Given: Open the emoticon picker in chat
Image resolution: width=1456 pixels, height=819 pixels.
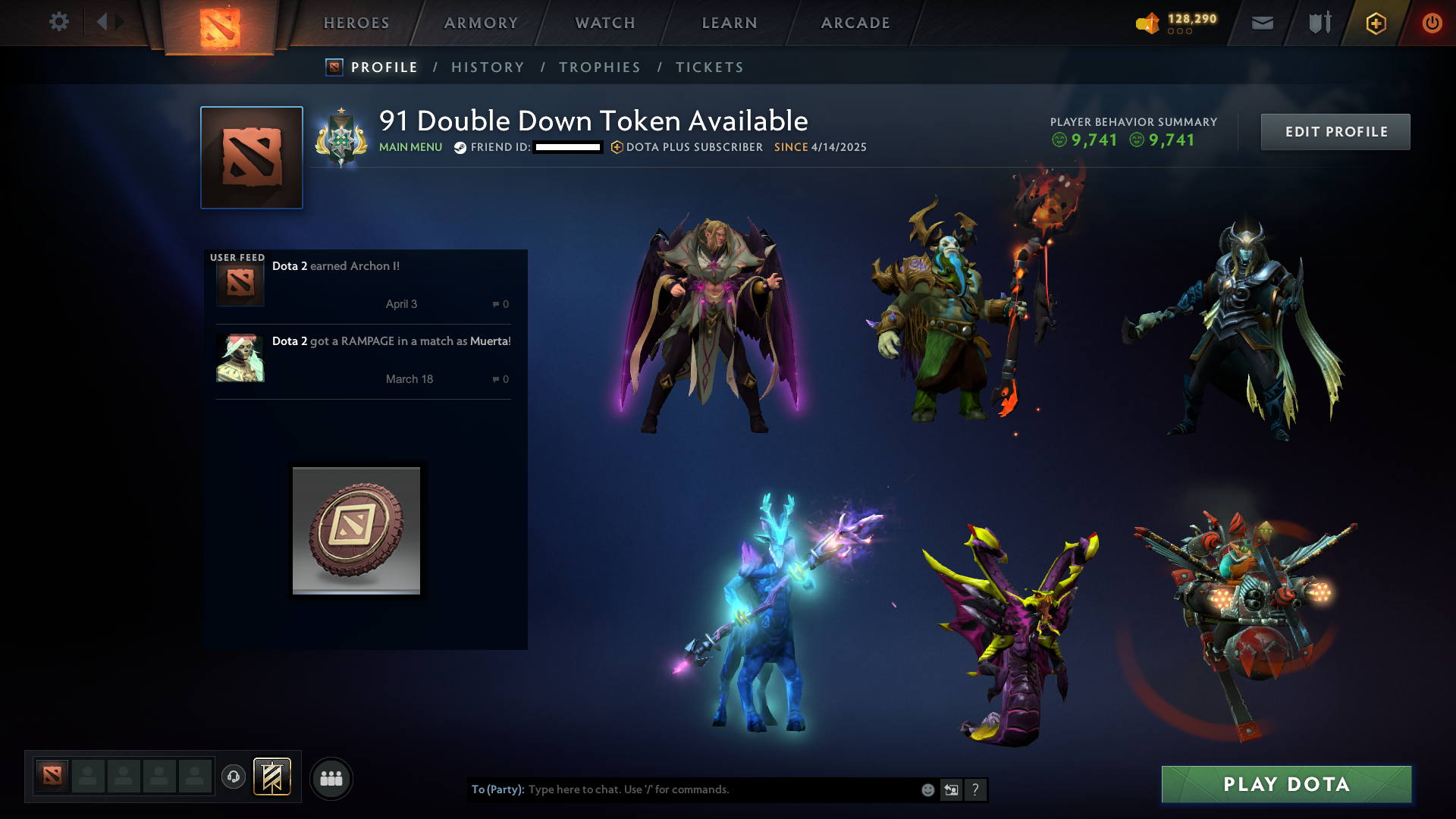Looking at the screenshot, I should point(927,789).
